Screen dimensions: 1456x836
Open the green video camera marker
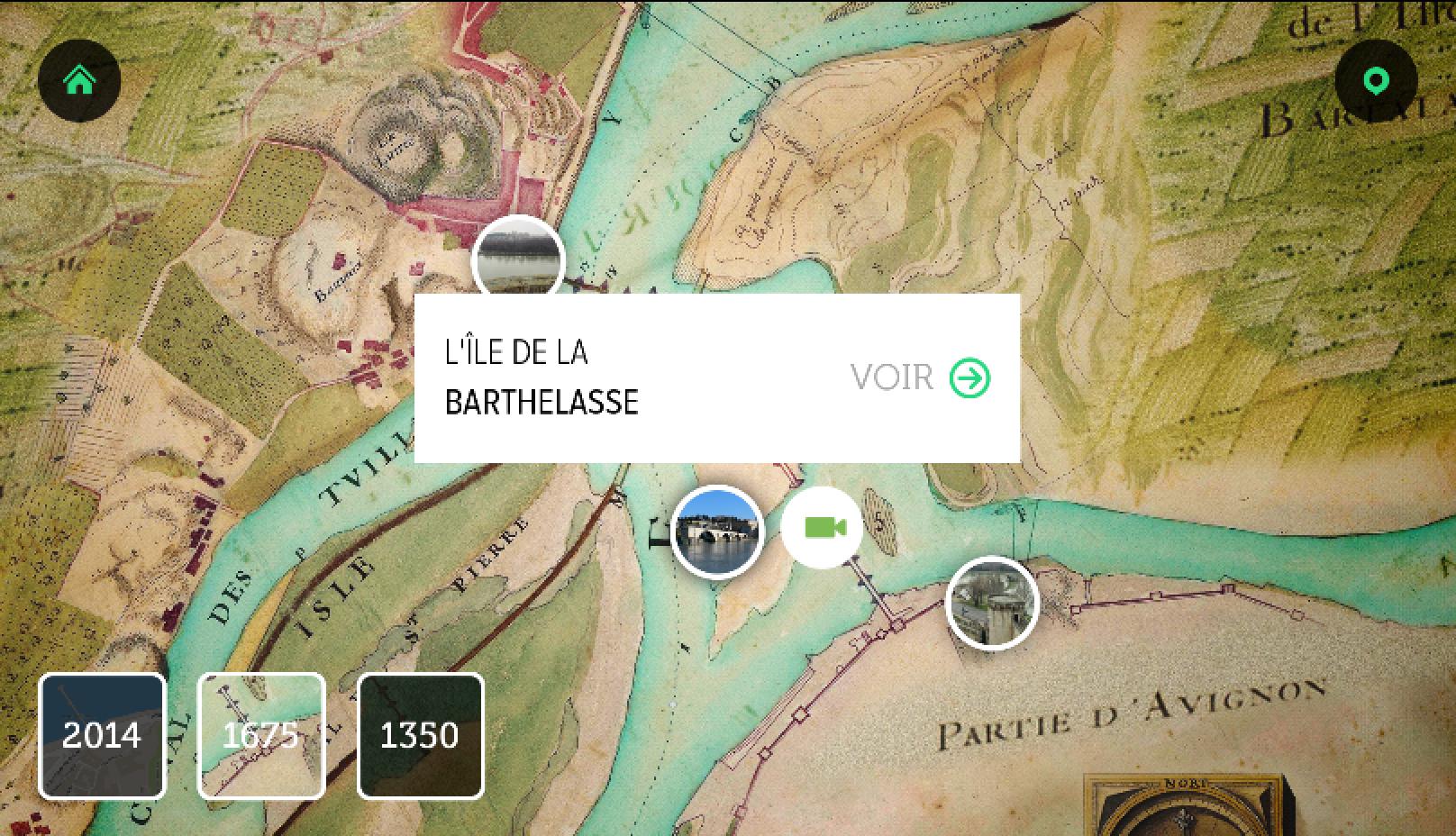tap(822, 528)
